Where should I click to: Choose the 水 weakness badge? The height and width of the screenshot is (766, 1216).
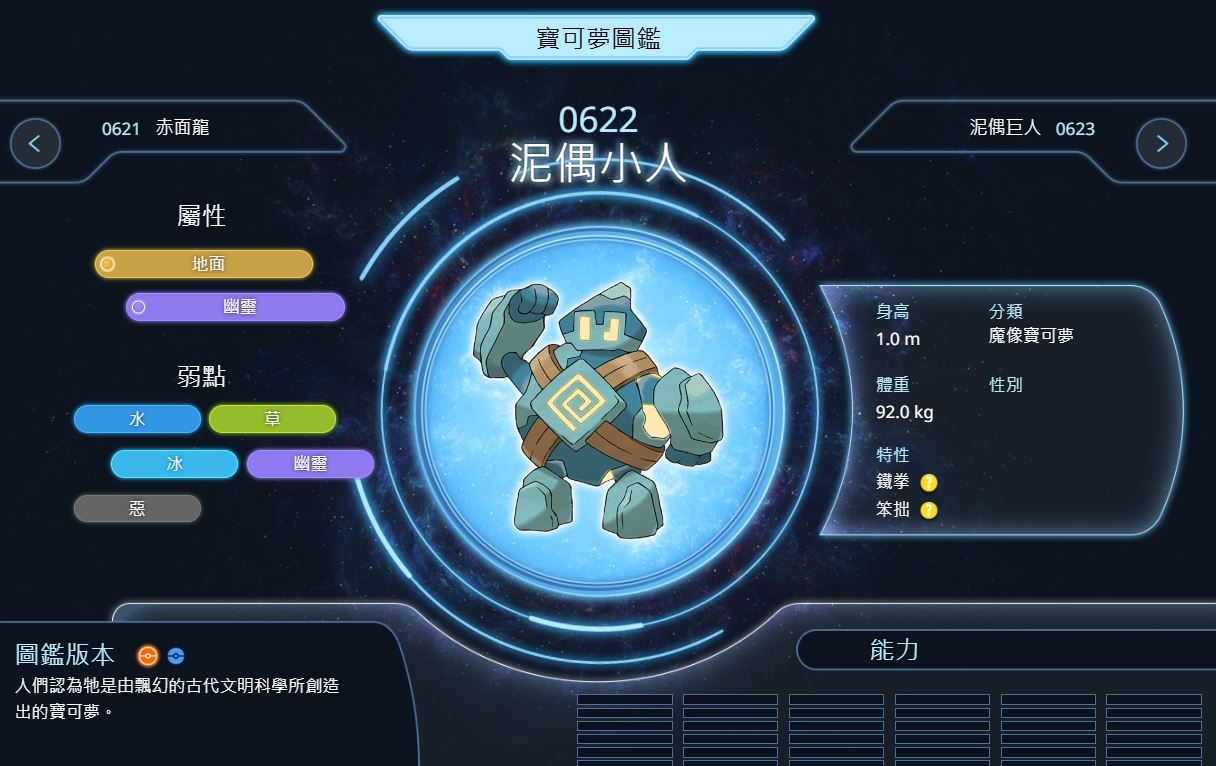coord(137,420)
